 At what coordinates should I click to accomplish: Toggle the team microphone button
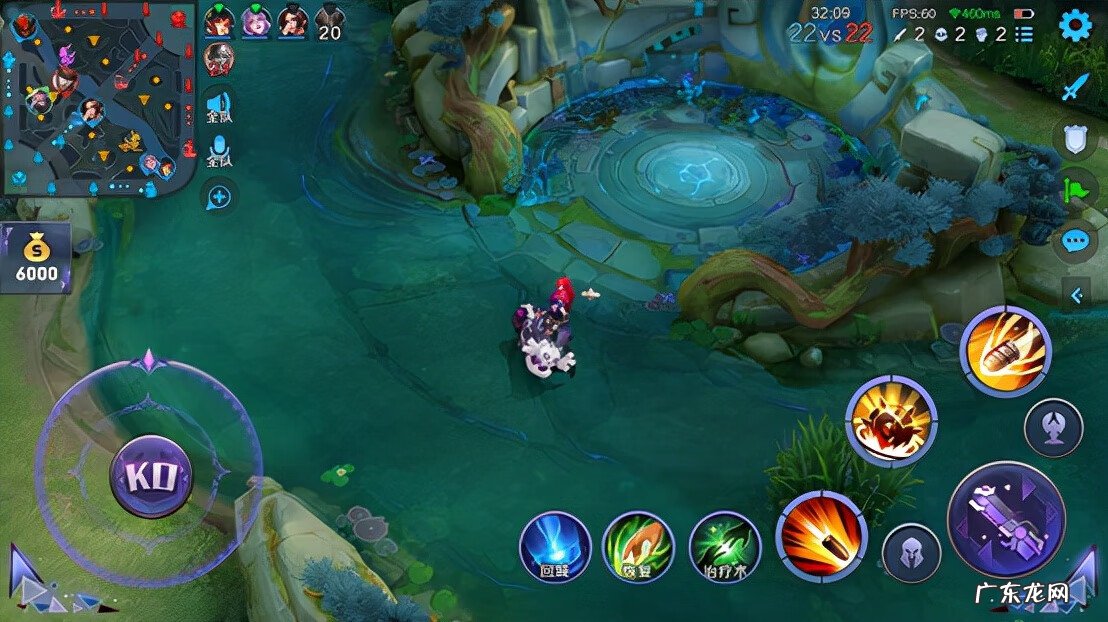[218, 153]
